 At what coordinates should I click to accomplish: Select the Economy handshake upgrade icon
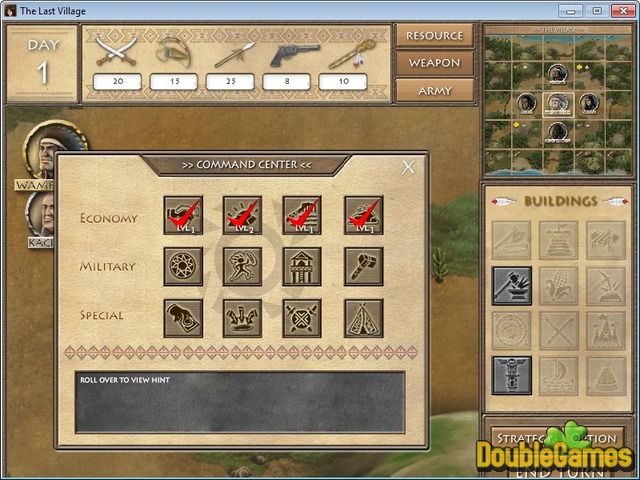(x=183, y=215)
